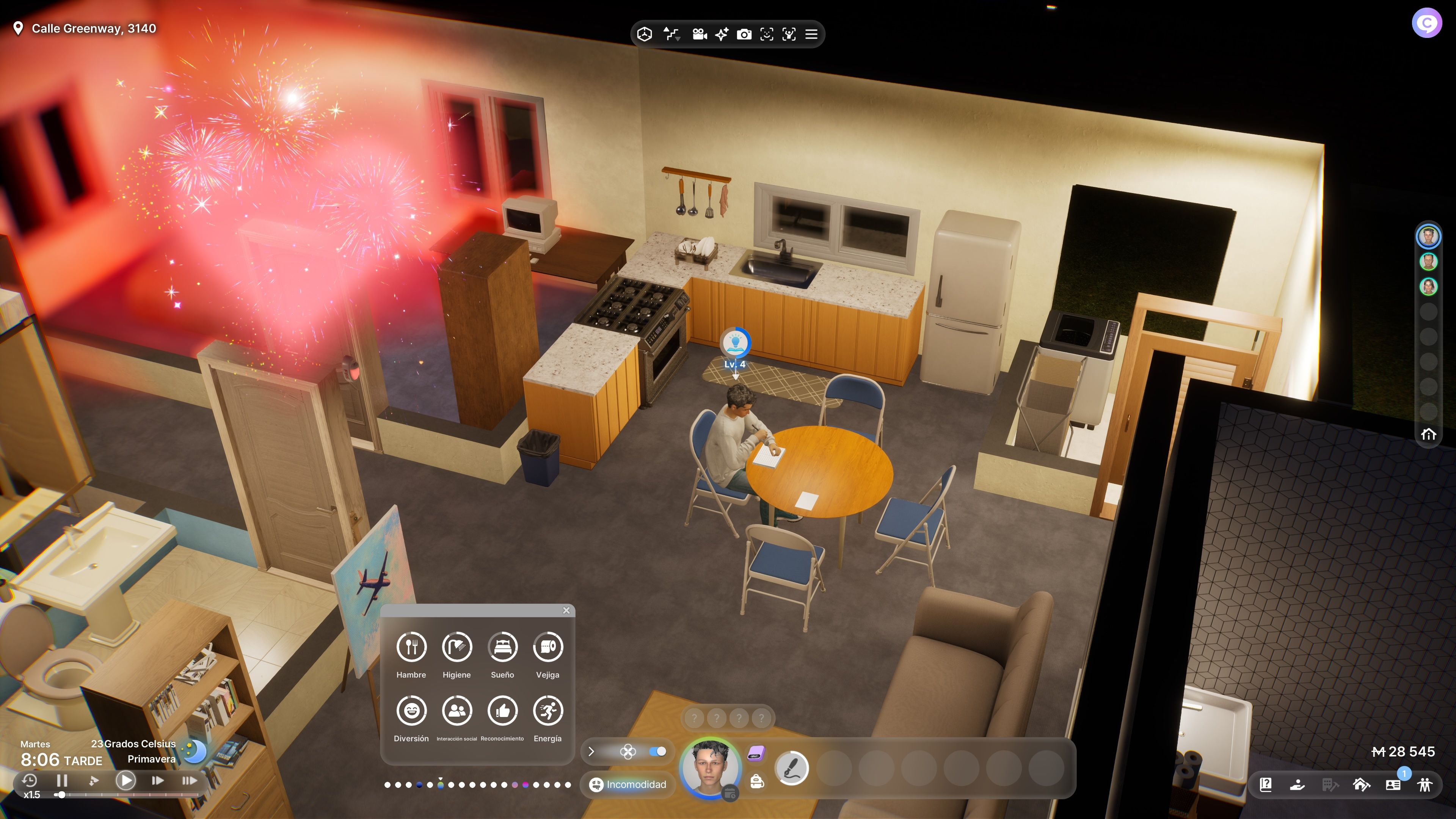Close the needs panel
1456x819 pixels.
[x=566, y=610]
